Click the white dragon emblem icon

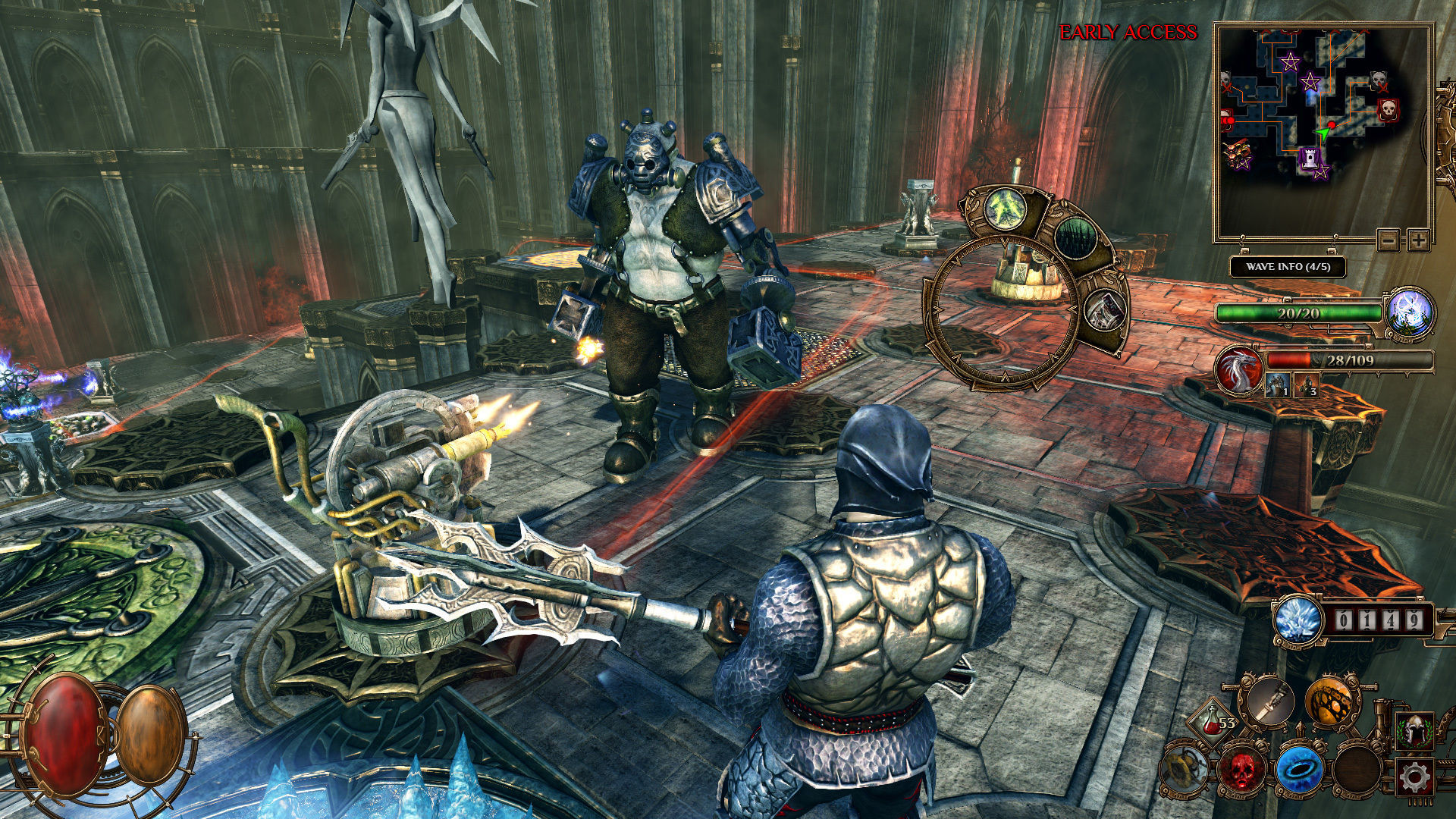1238,372
